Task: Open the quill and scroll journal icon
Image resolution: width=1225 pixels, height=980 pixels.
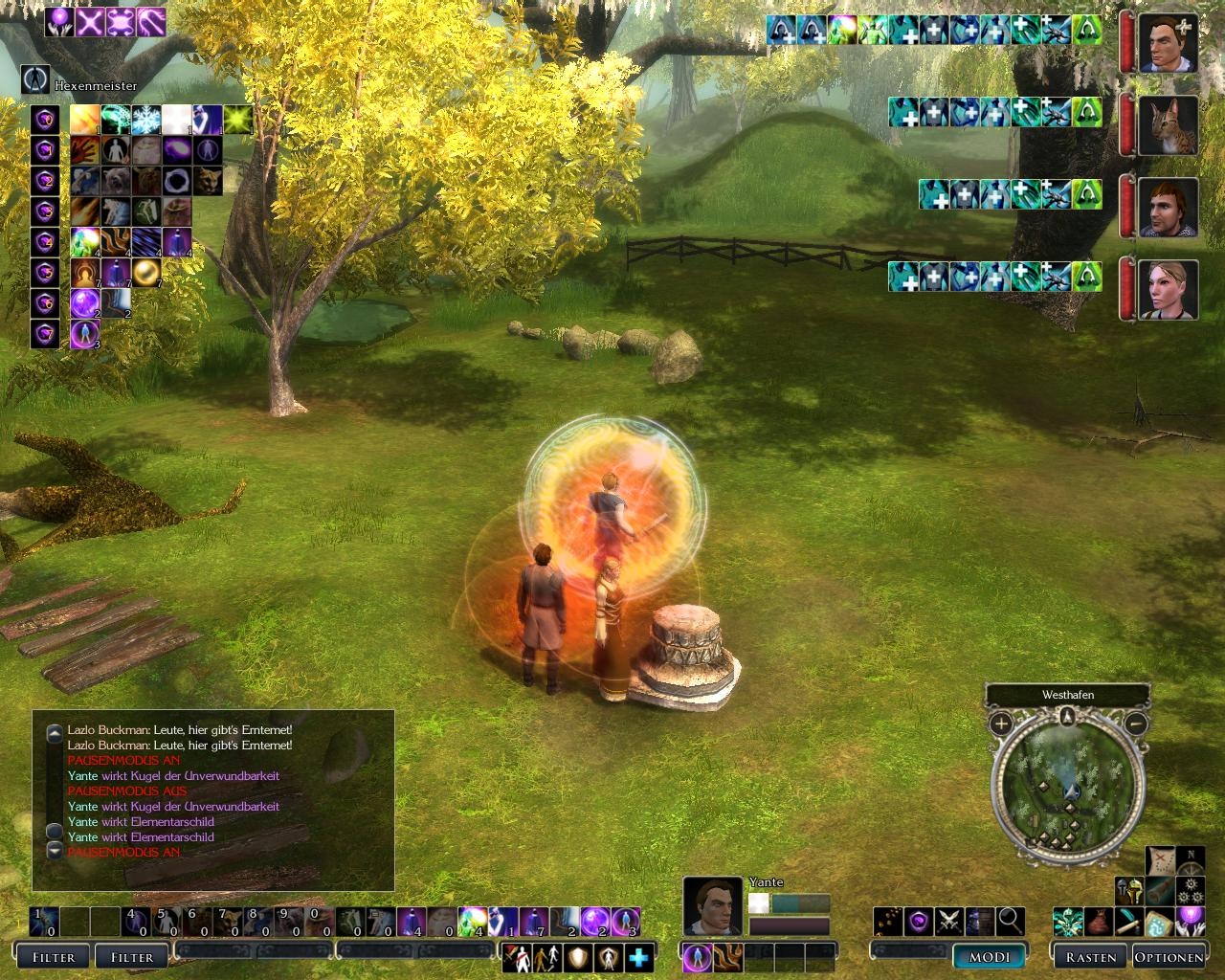Action: click(x=1129, y=923)
